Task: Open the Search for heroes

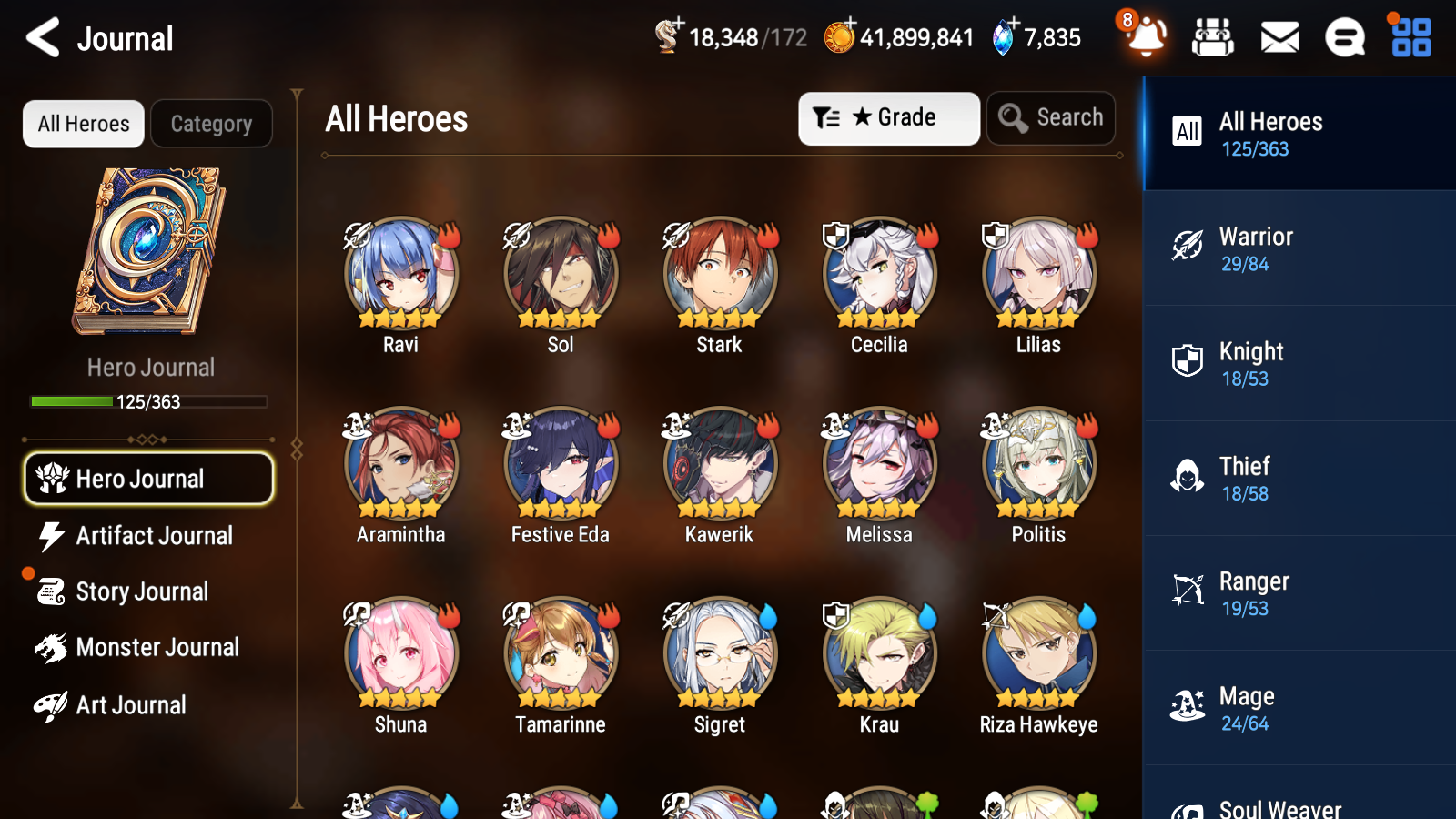Action: click(x=1051, y=118)
